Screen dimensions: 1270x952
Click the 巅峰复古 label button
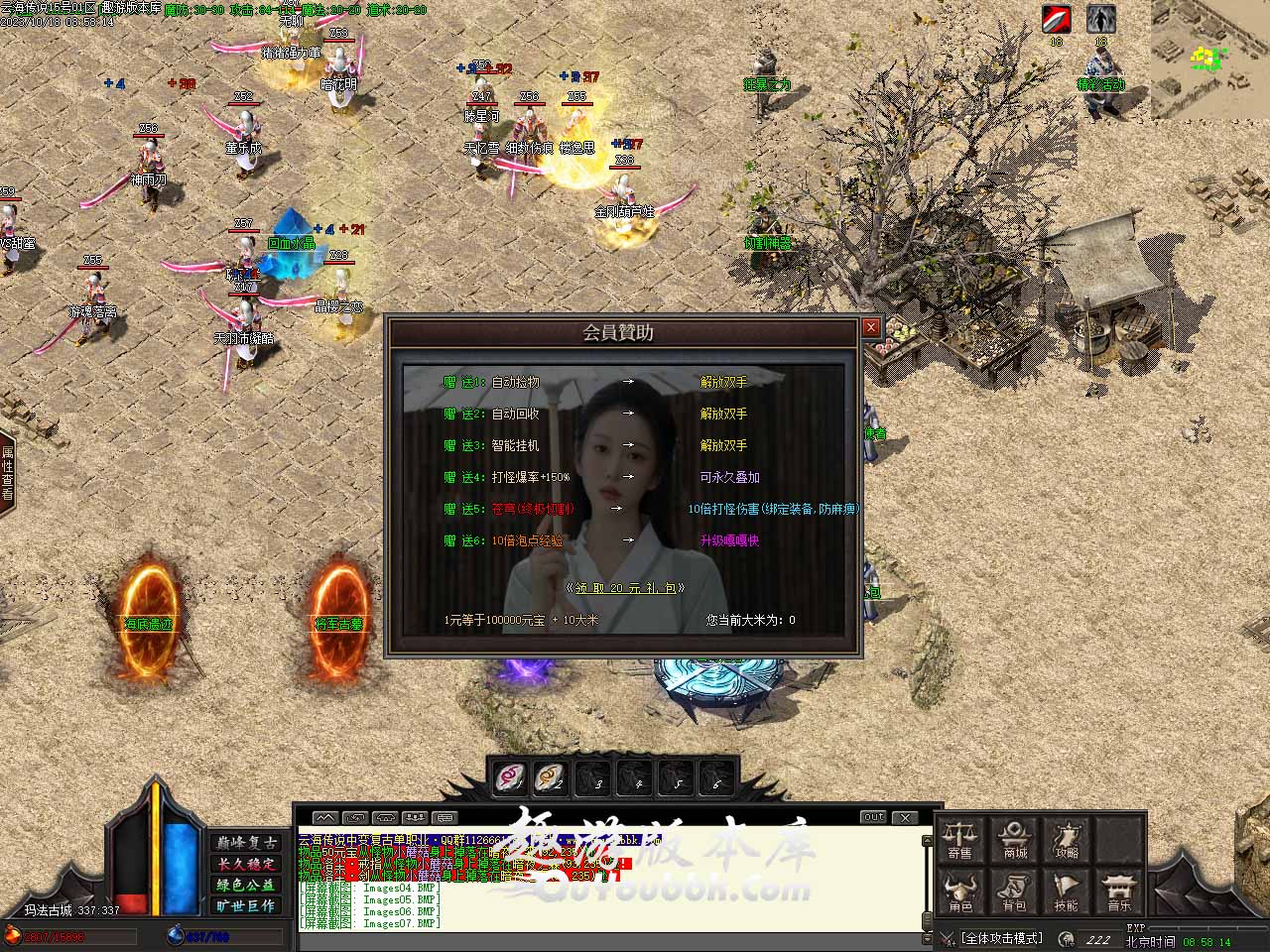pos(246,842)
